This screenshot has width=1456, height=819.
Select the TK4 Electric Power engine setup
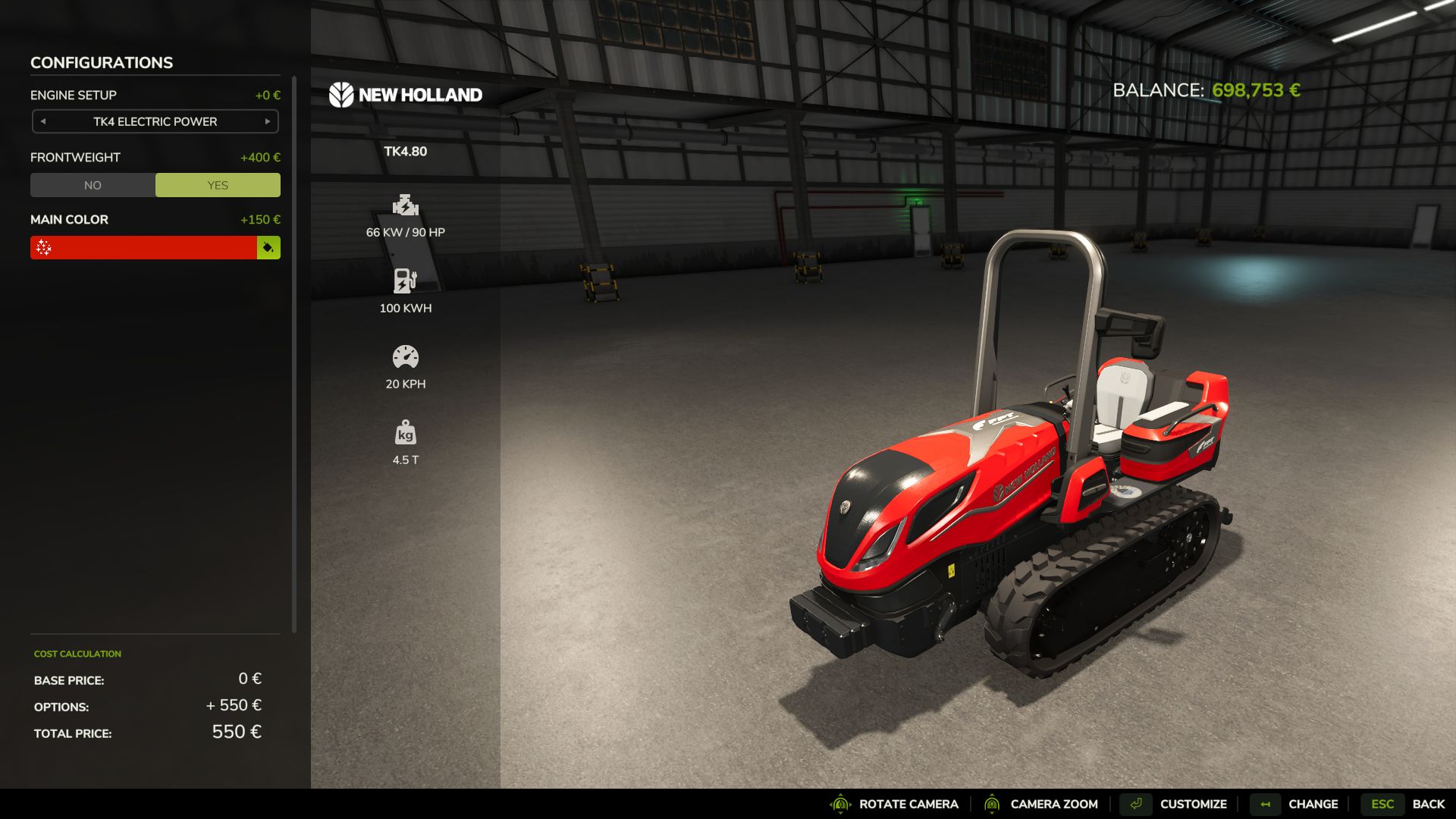[155, 121]
